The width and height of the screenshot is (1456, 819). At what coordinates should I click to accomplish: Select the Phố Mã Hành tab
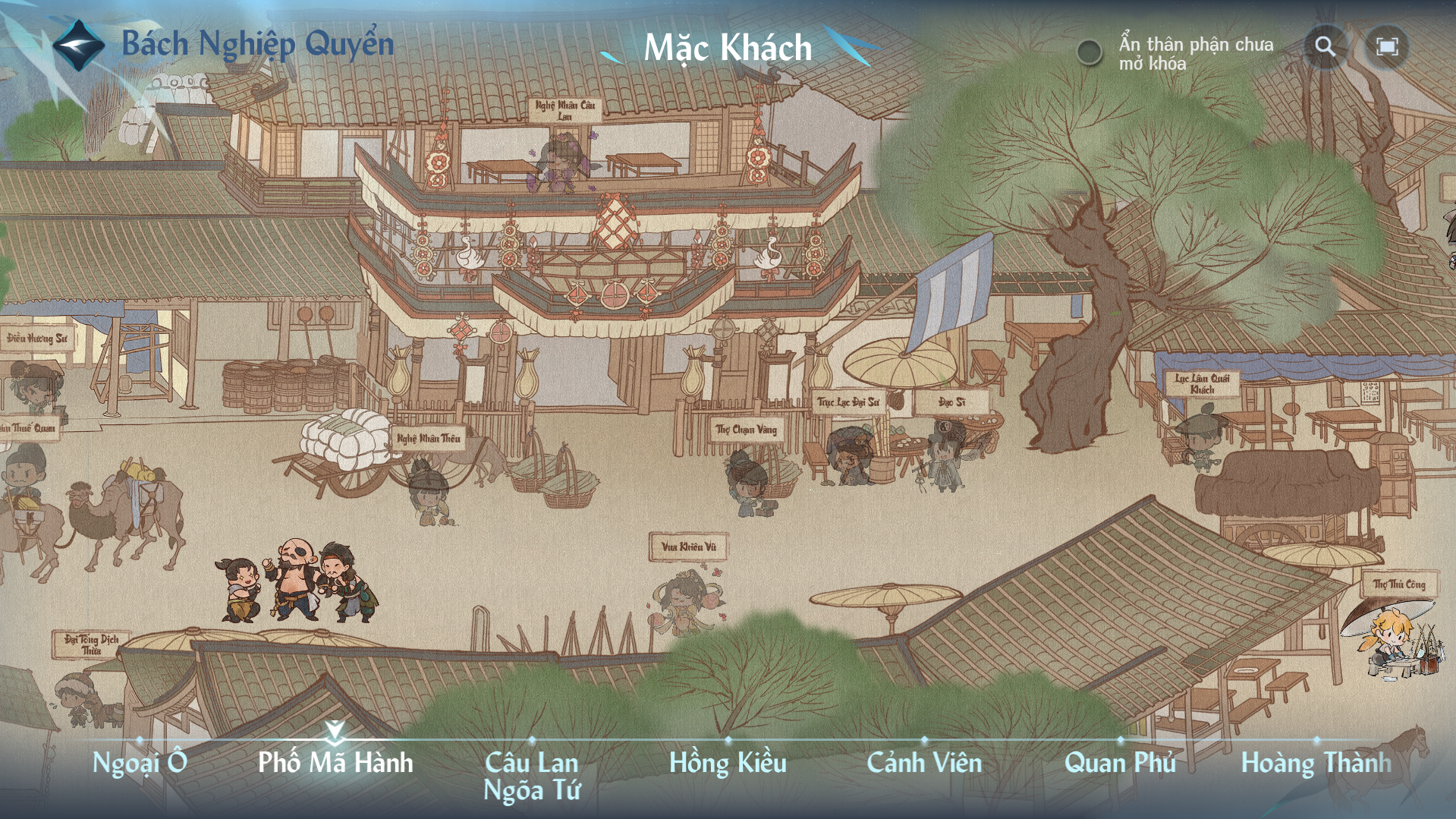pos(335,762)
